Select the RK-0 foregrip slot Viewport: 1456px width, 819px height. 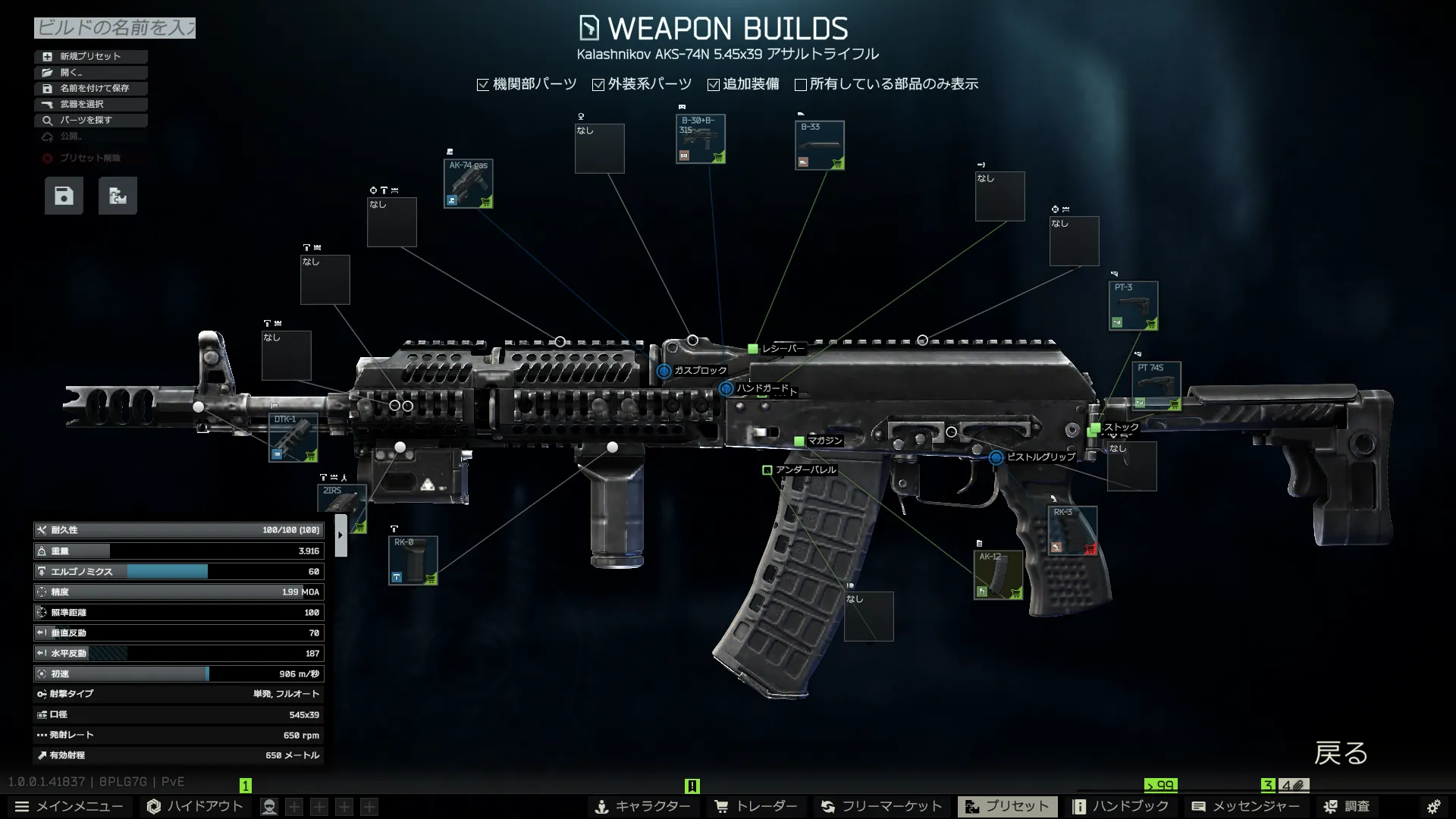tap(413, 560)
